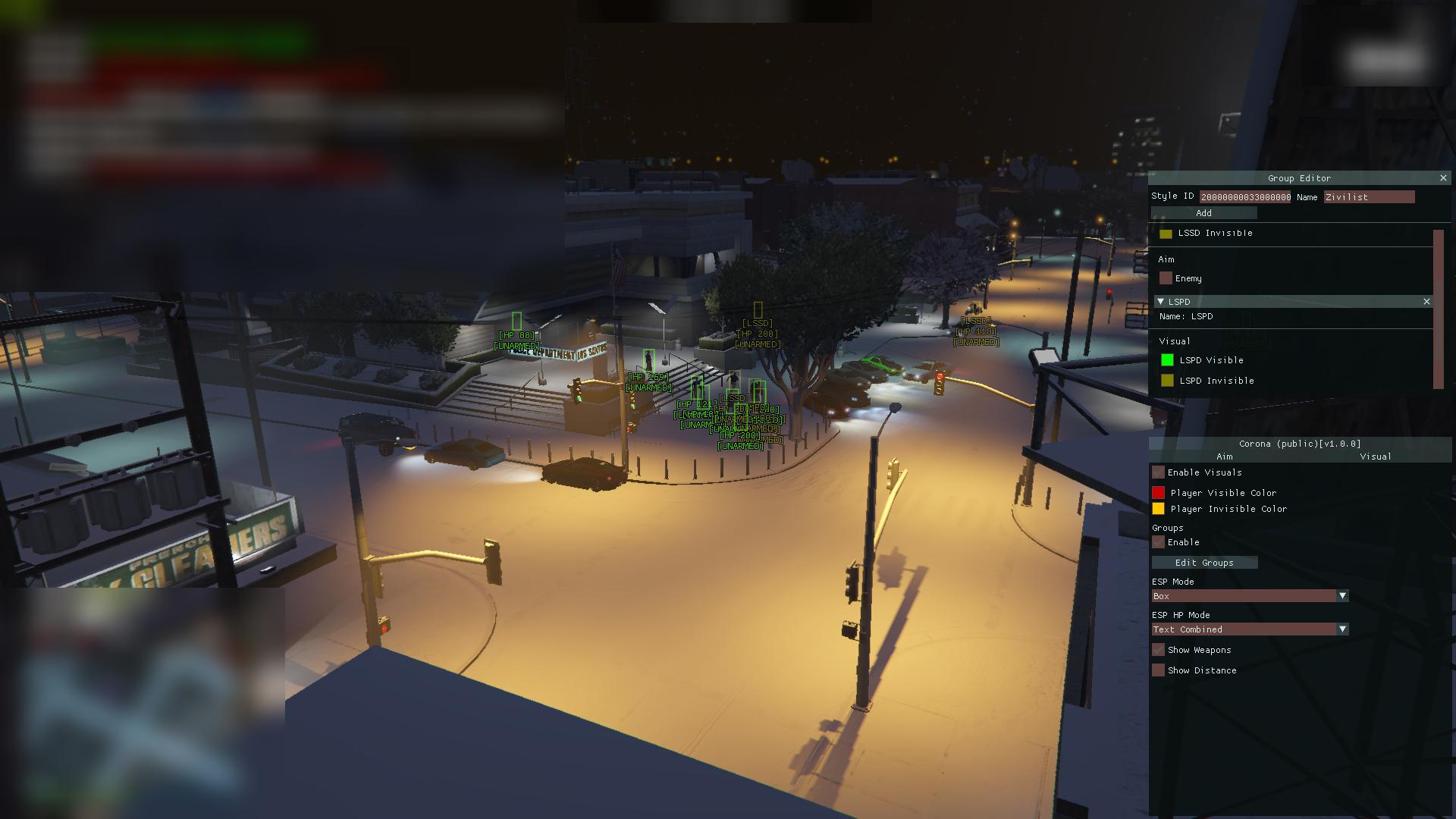Image resolution: width=1456 pixels, height=819 pixels.
Task: Open the LSPD Invisible color swatch
Action: click(x=1167, y=381)
